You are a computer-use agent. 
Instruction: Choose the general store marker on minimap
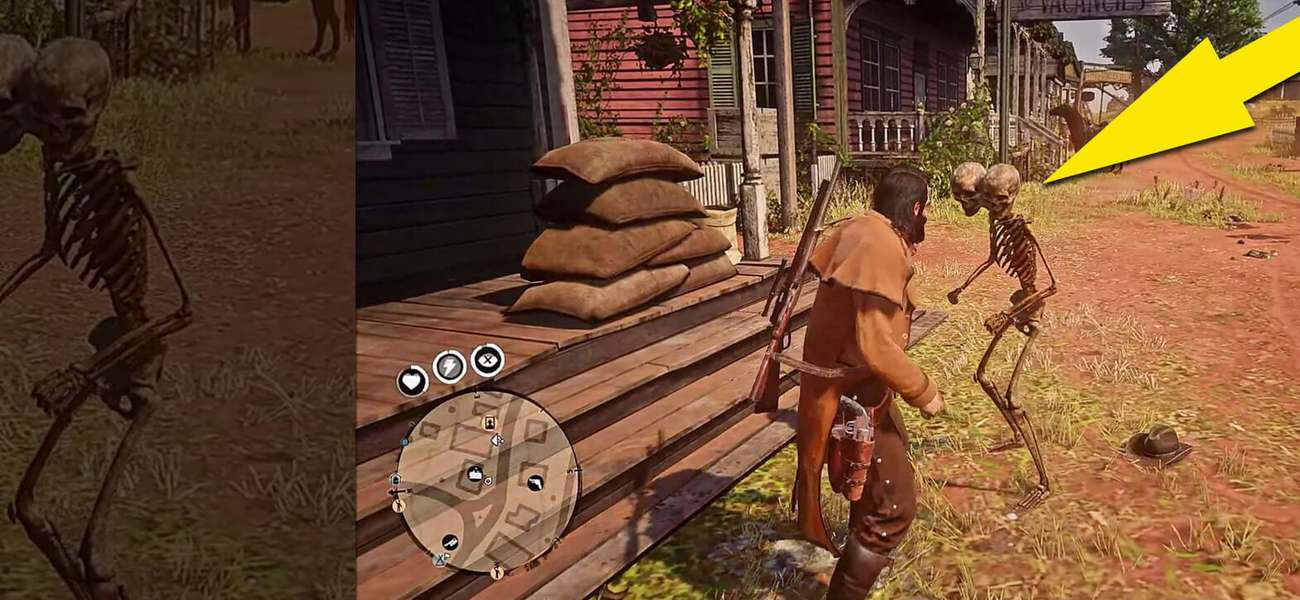475,473
